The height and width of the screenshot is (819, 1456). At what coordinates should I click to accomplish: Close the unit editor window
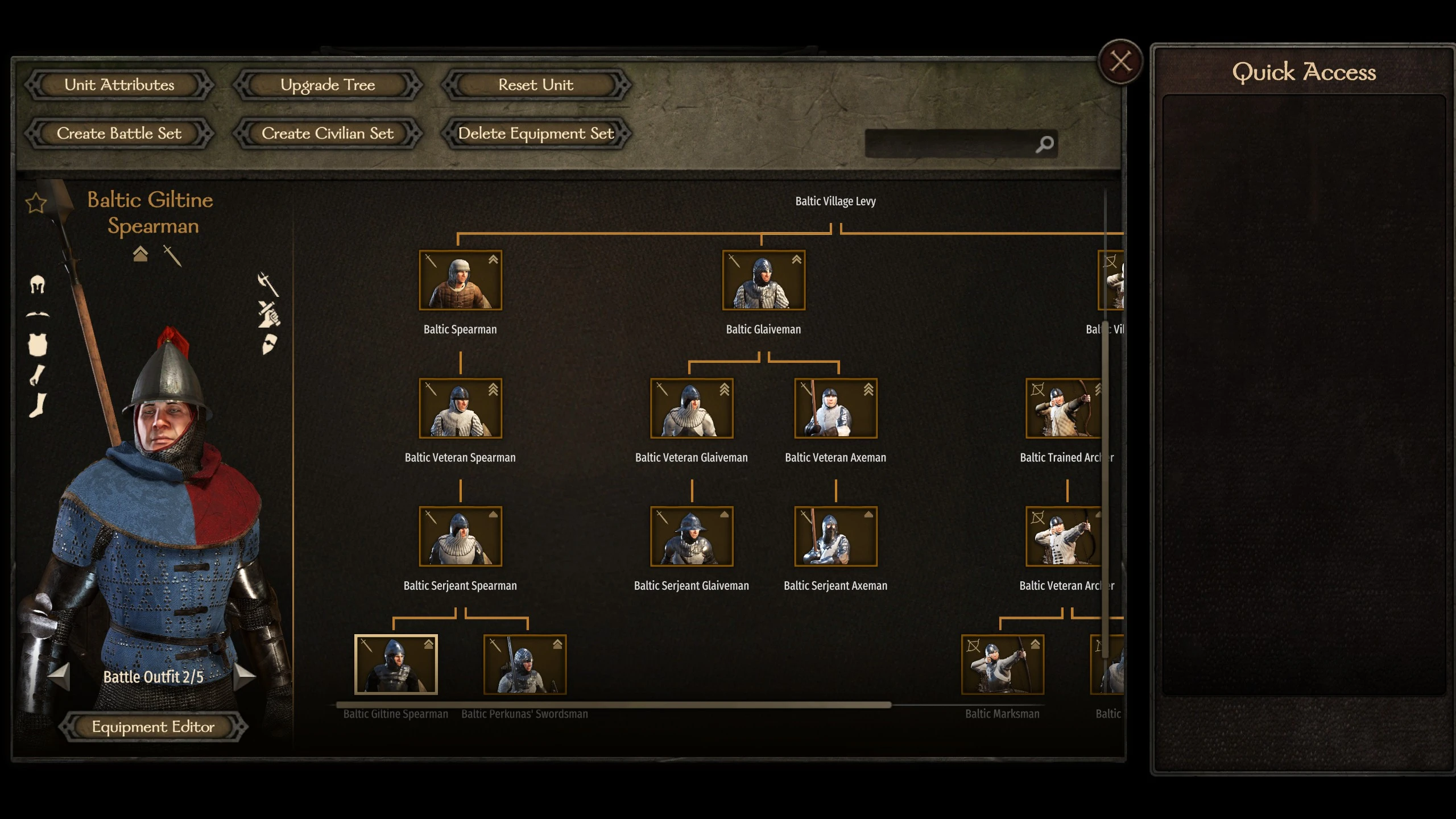click(1120, 61)
